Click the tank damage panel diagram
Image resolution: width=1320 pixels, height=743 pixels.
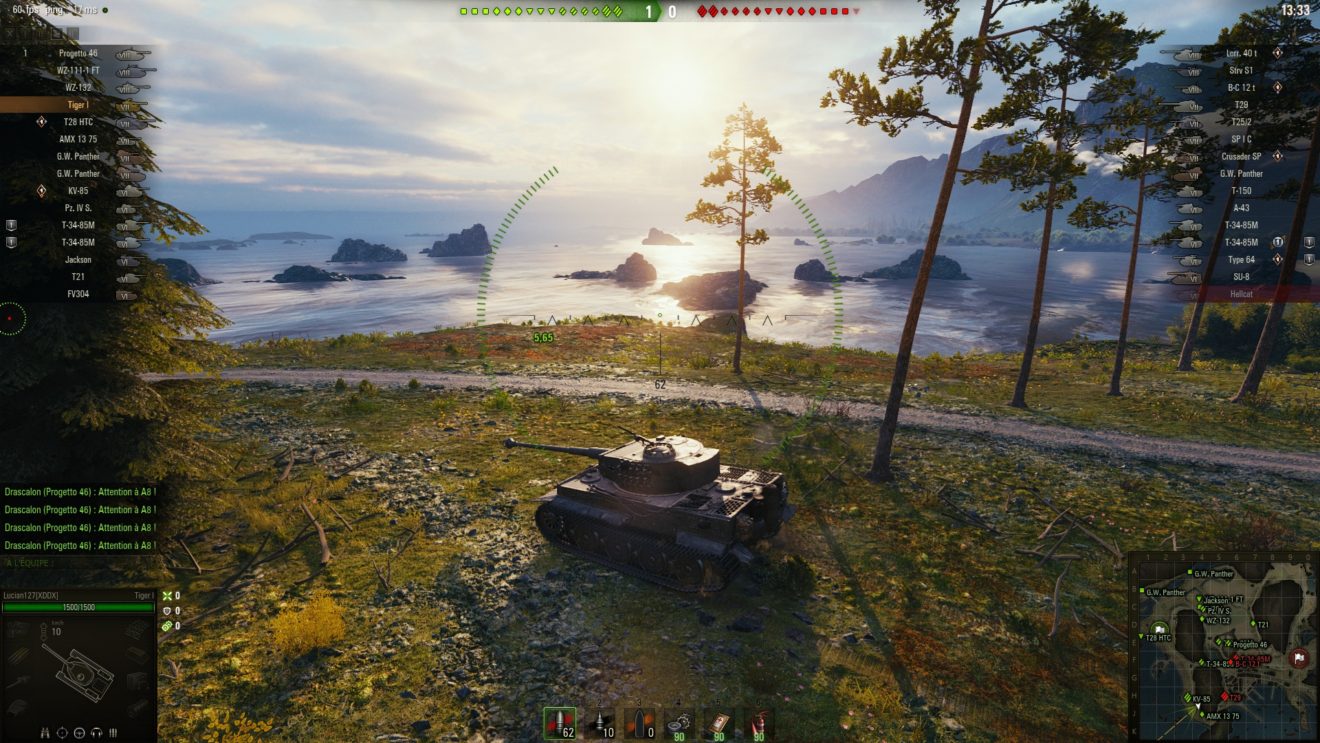(78, 668)
